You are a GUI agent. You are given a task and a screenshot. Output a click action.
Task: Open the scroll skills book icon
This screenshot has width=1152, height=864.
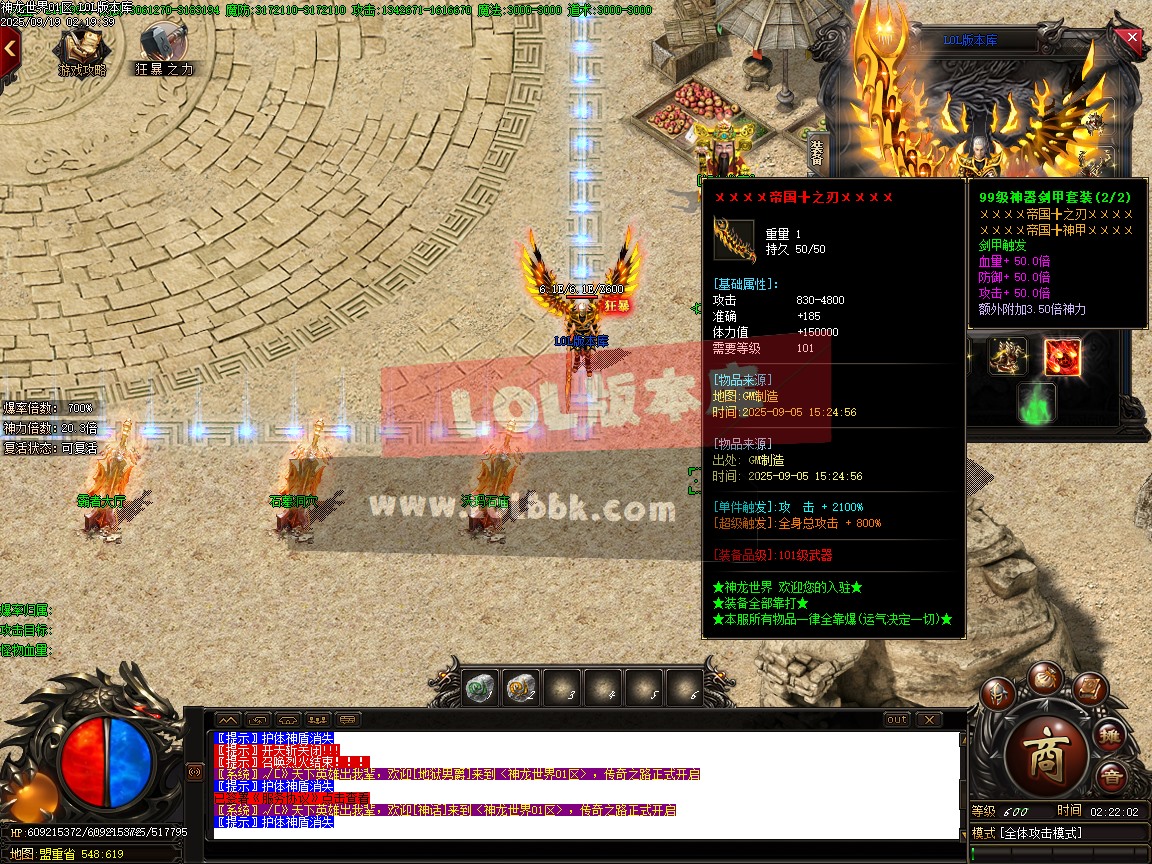coord(1089,687)
